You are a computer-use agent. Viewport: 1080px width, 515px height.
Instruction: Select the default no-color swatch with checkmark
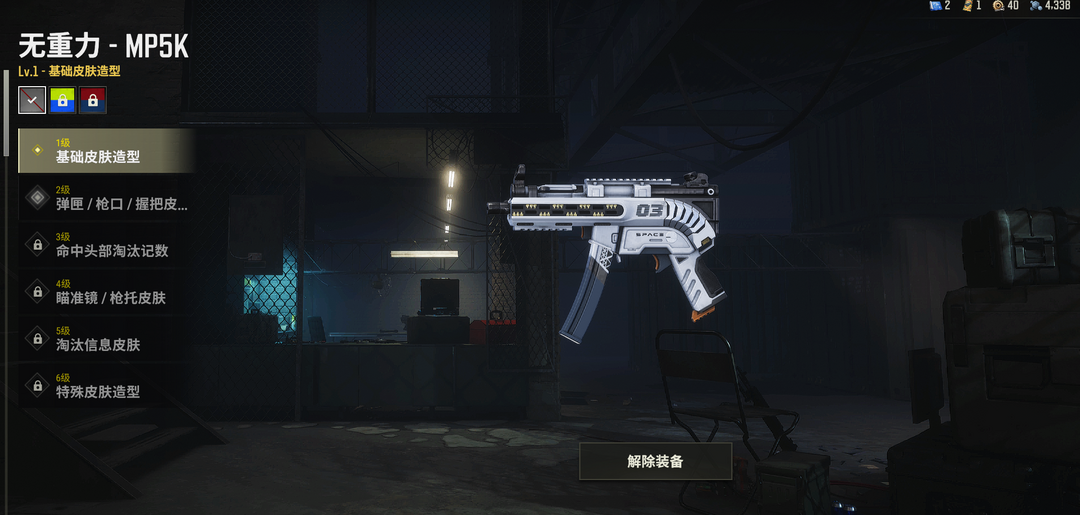click(x=32, y=100)
